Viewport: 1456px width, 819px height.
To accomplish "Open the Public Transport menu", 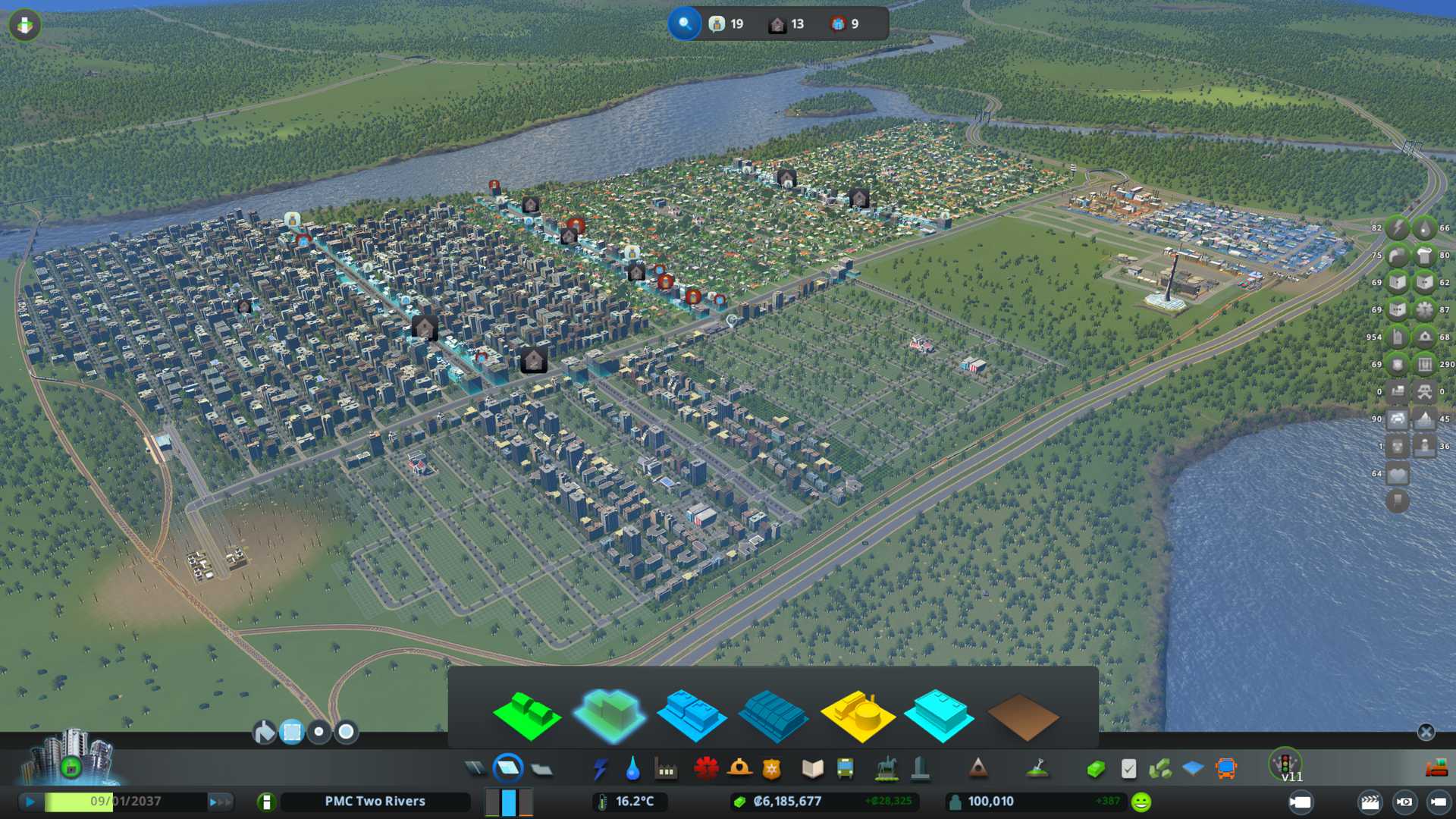I will (x=845, y=769).
